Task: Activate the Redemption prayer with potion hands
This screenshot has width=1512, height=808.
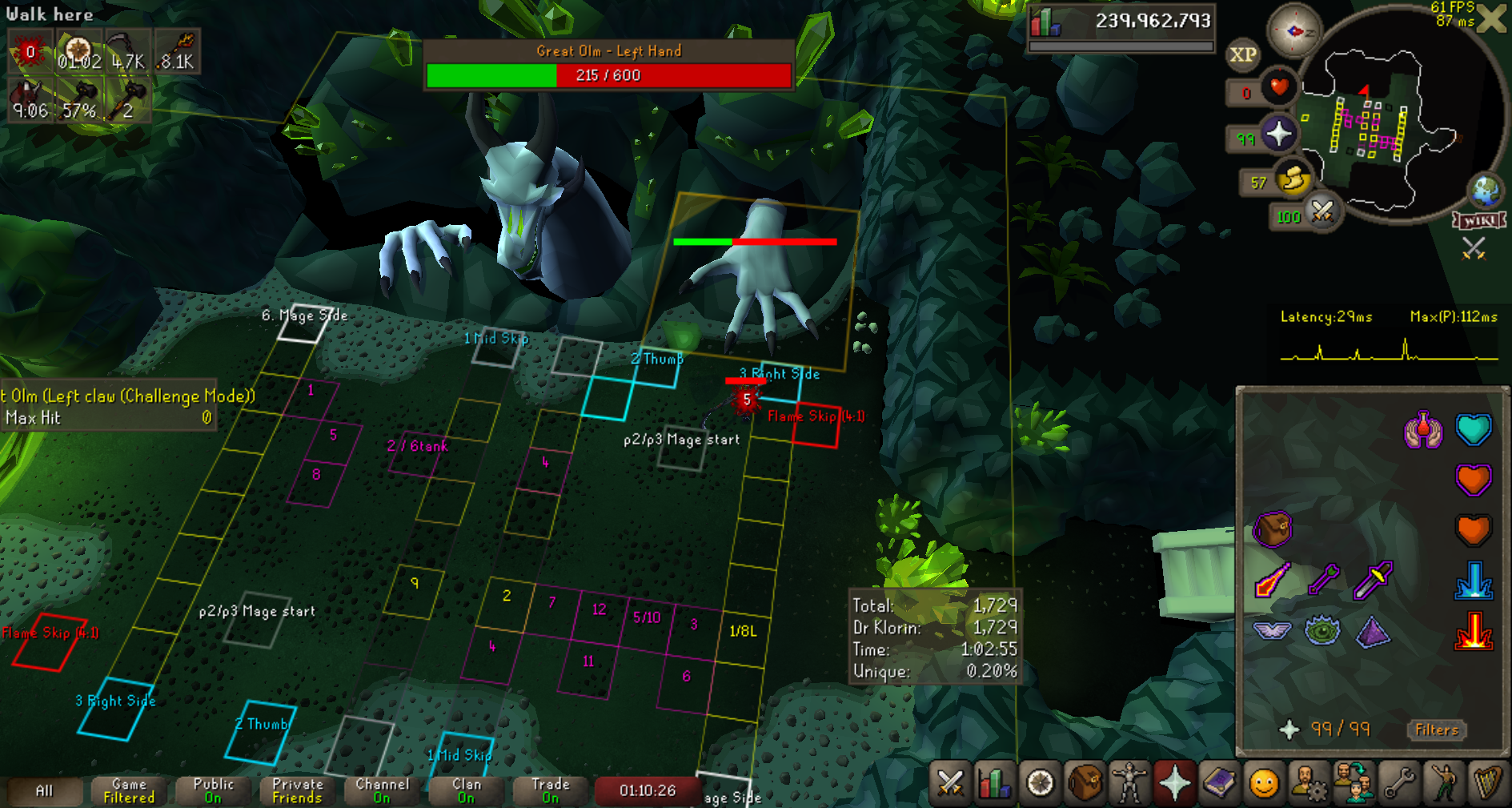Action: (1422, 430)
